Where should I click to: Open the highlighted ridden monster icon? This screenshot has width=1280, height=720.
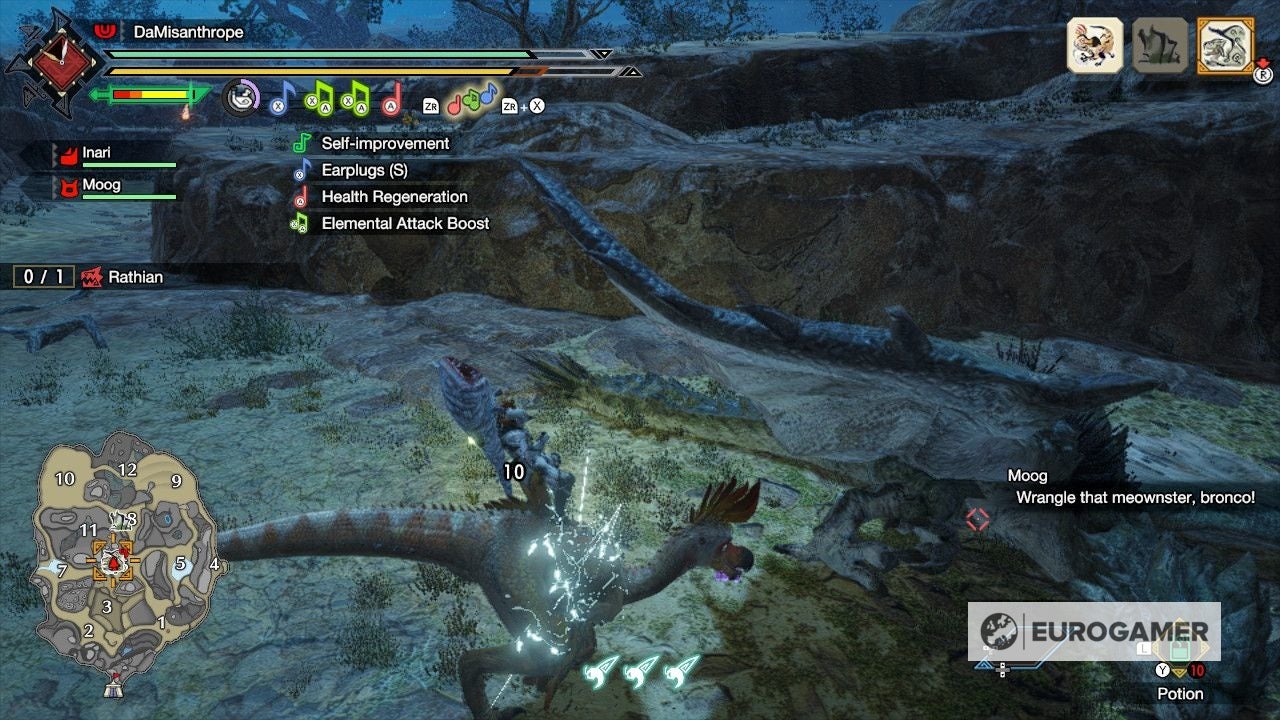point(1225,43)
